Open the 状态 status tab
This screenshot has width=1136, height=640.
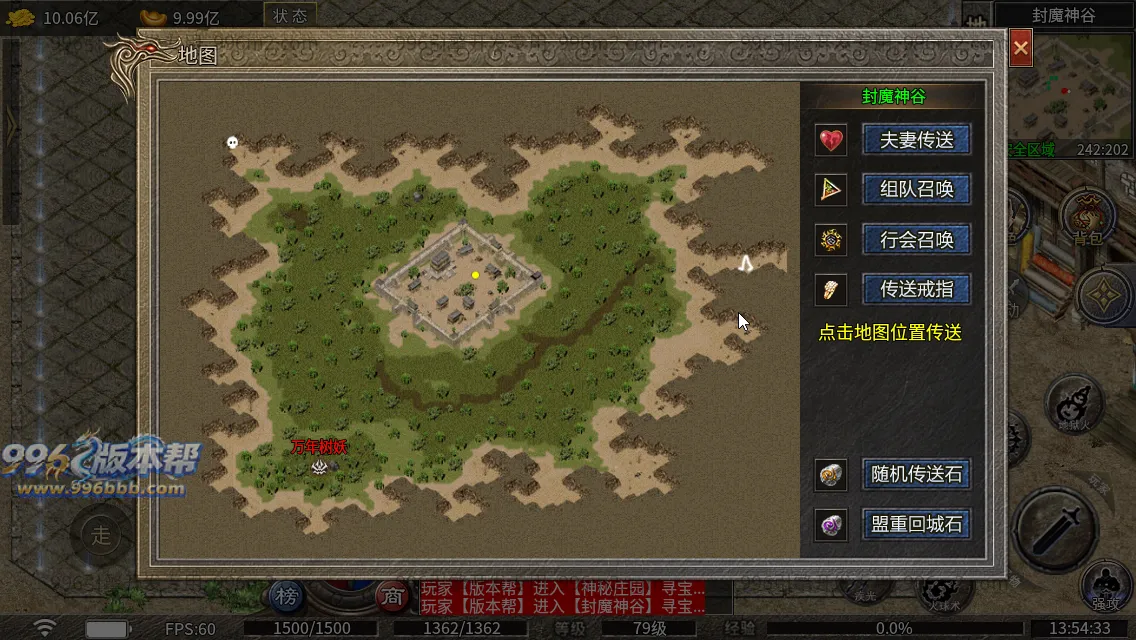point(290,16)
